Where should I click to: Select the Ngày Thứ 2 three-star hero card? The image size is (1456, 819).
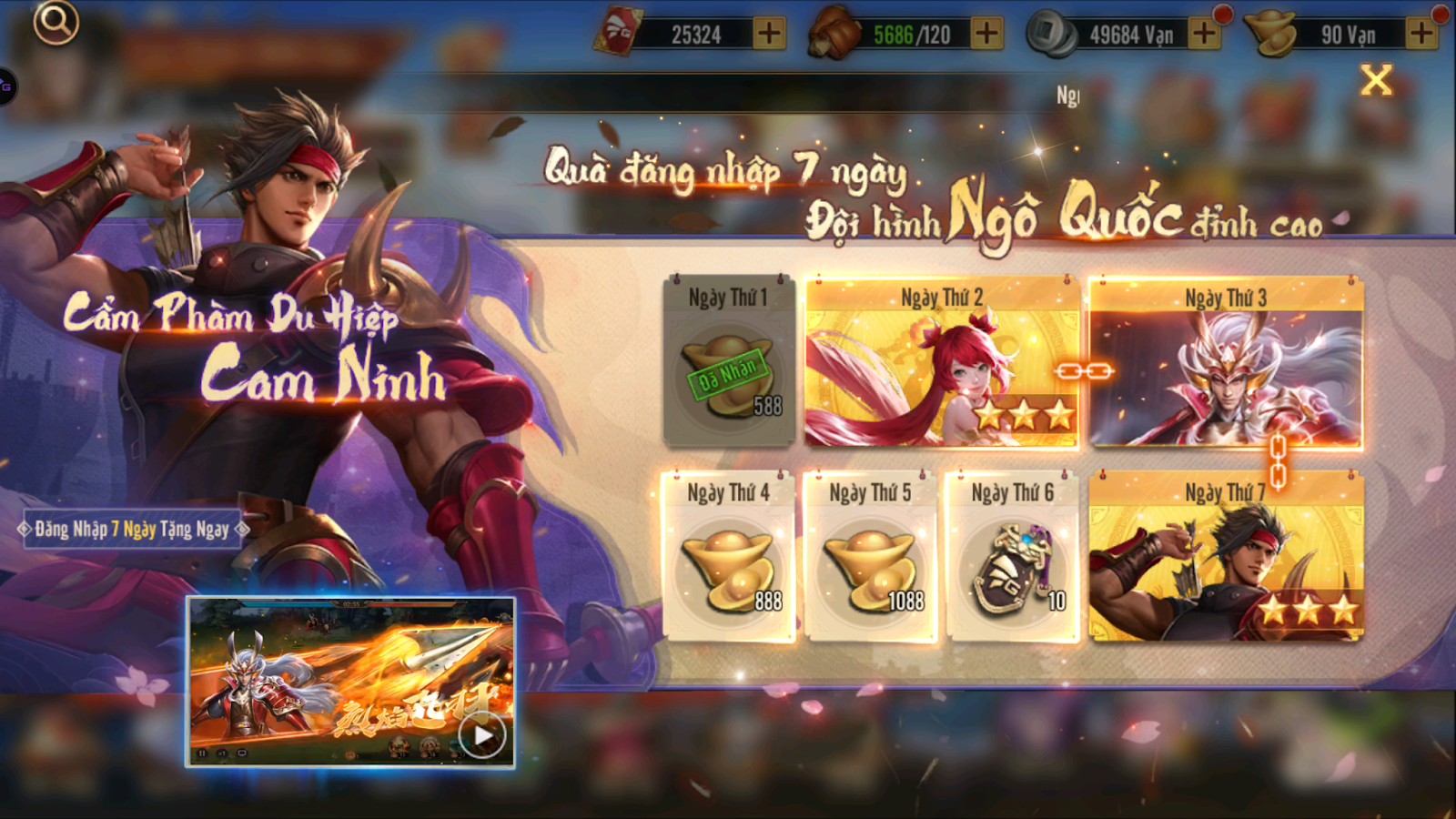[x=942, y=364]
